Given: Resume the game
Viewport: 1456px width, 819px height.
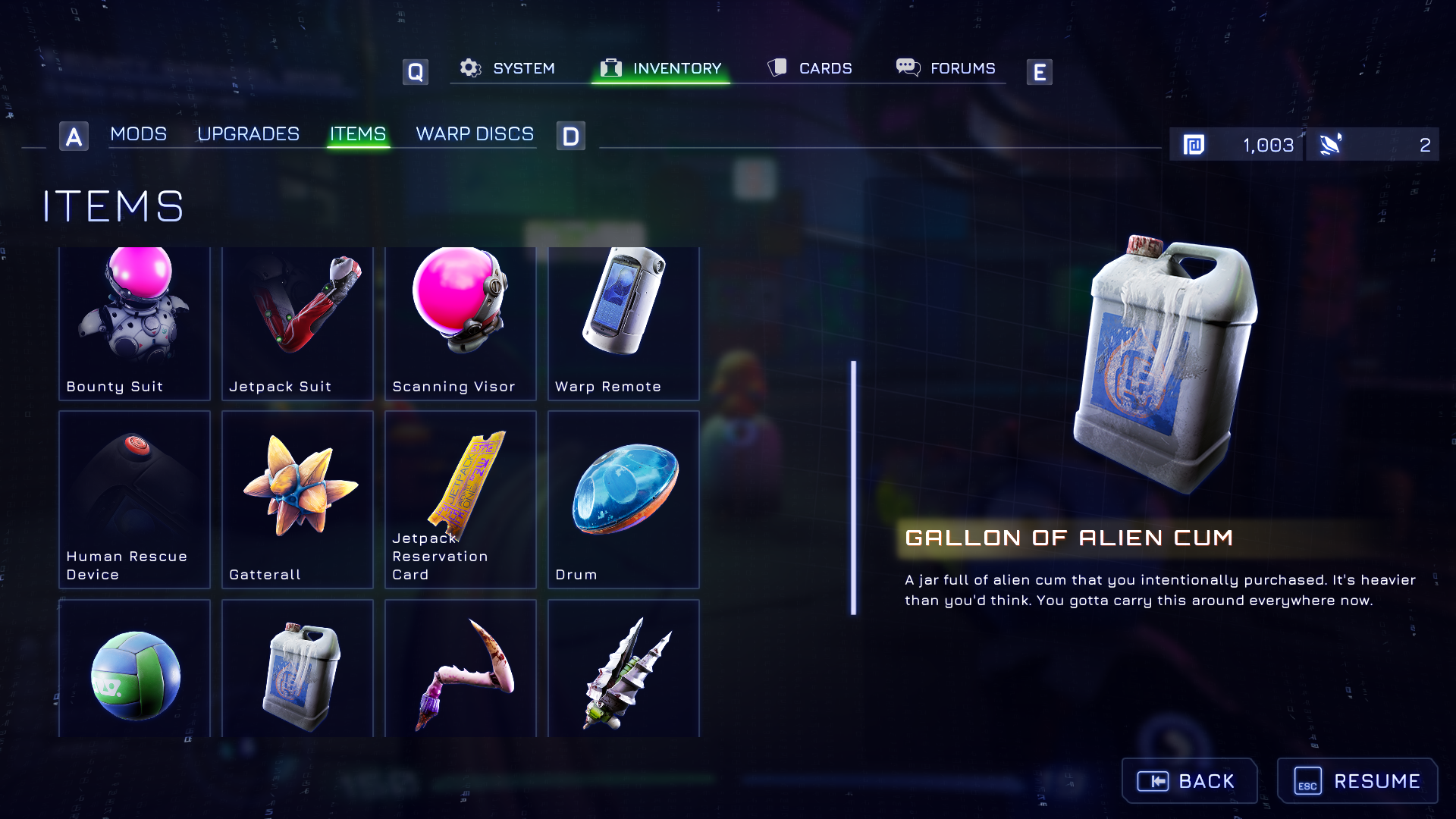Looking at the screenshot, I should pos(1357,781).
